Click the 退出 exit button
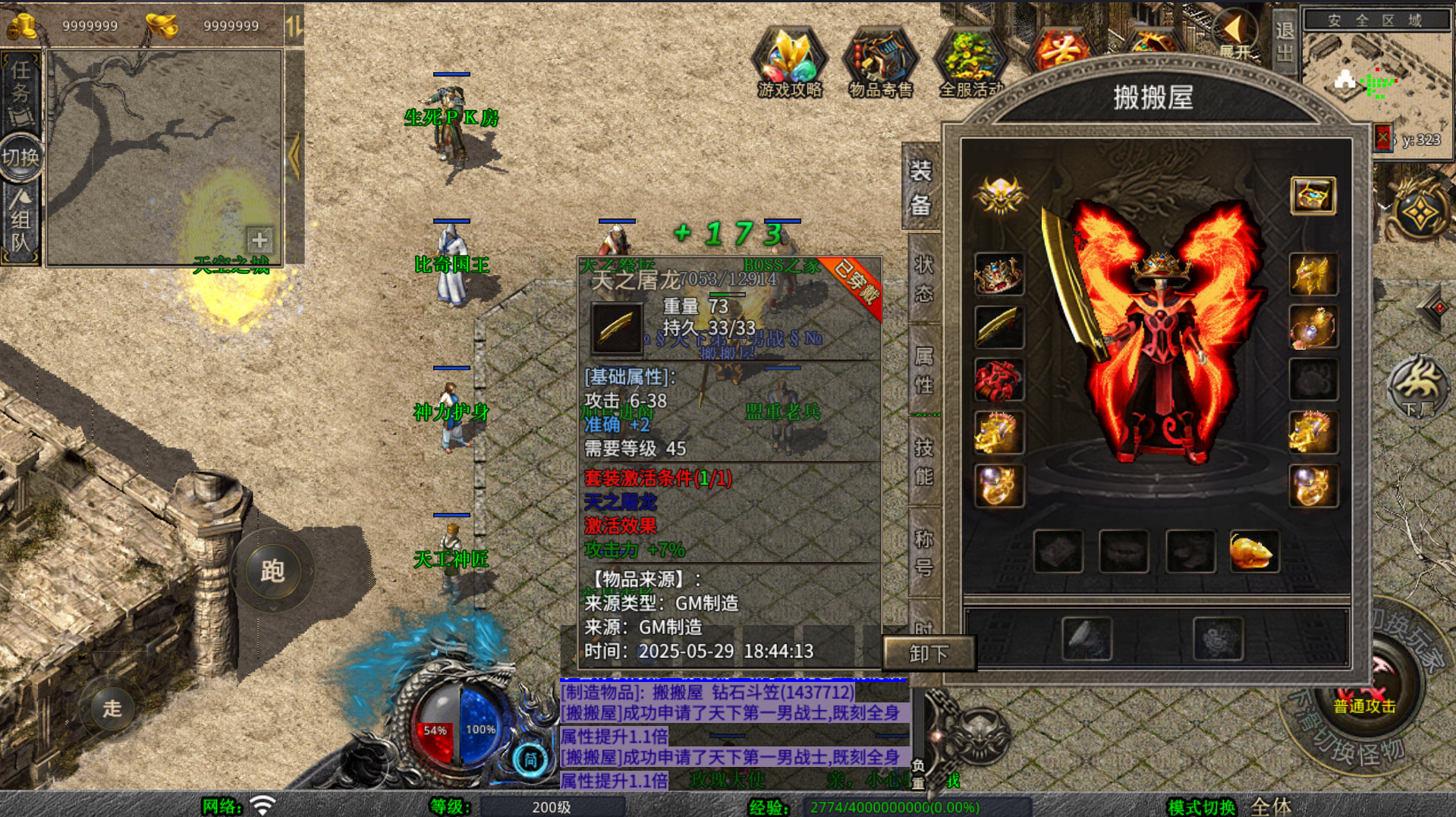Viewport: 1456px width, 817px height. point(1285,42)
